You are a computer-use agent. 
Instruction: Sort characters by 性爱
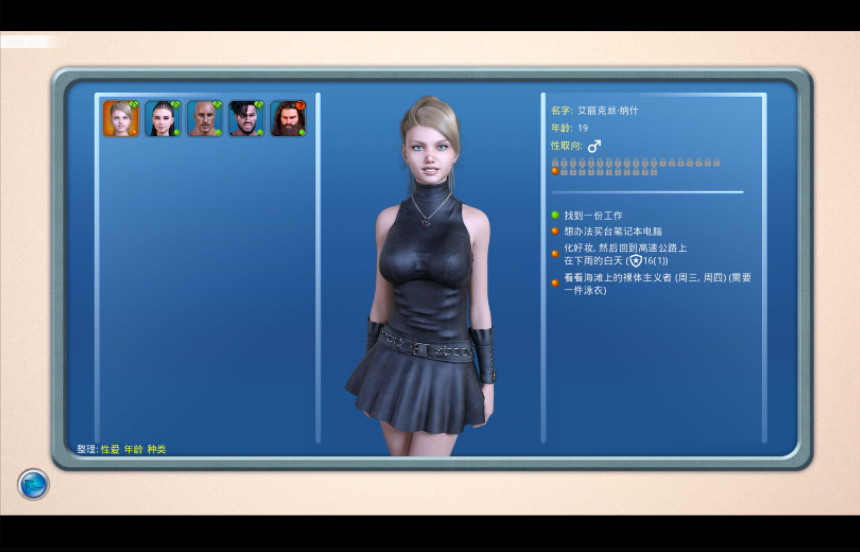[x=109, y=450]
